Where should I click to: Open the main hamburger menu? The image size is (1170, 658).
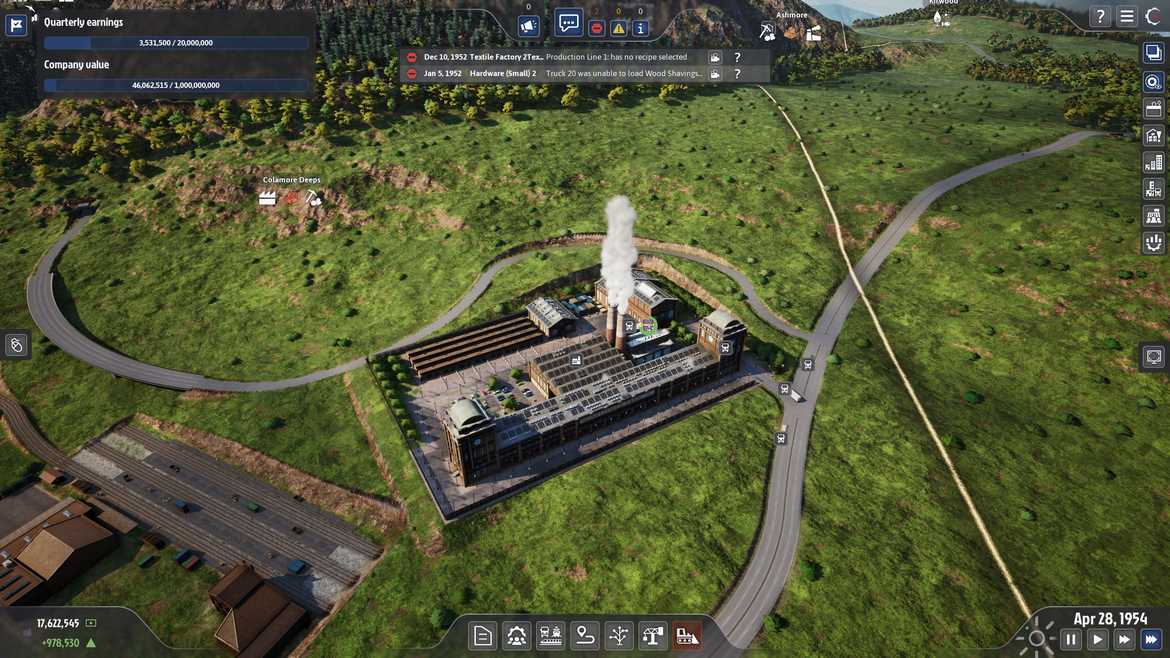[x=1127, y=16]
